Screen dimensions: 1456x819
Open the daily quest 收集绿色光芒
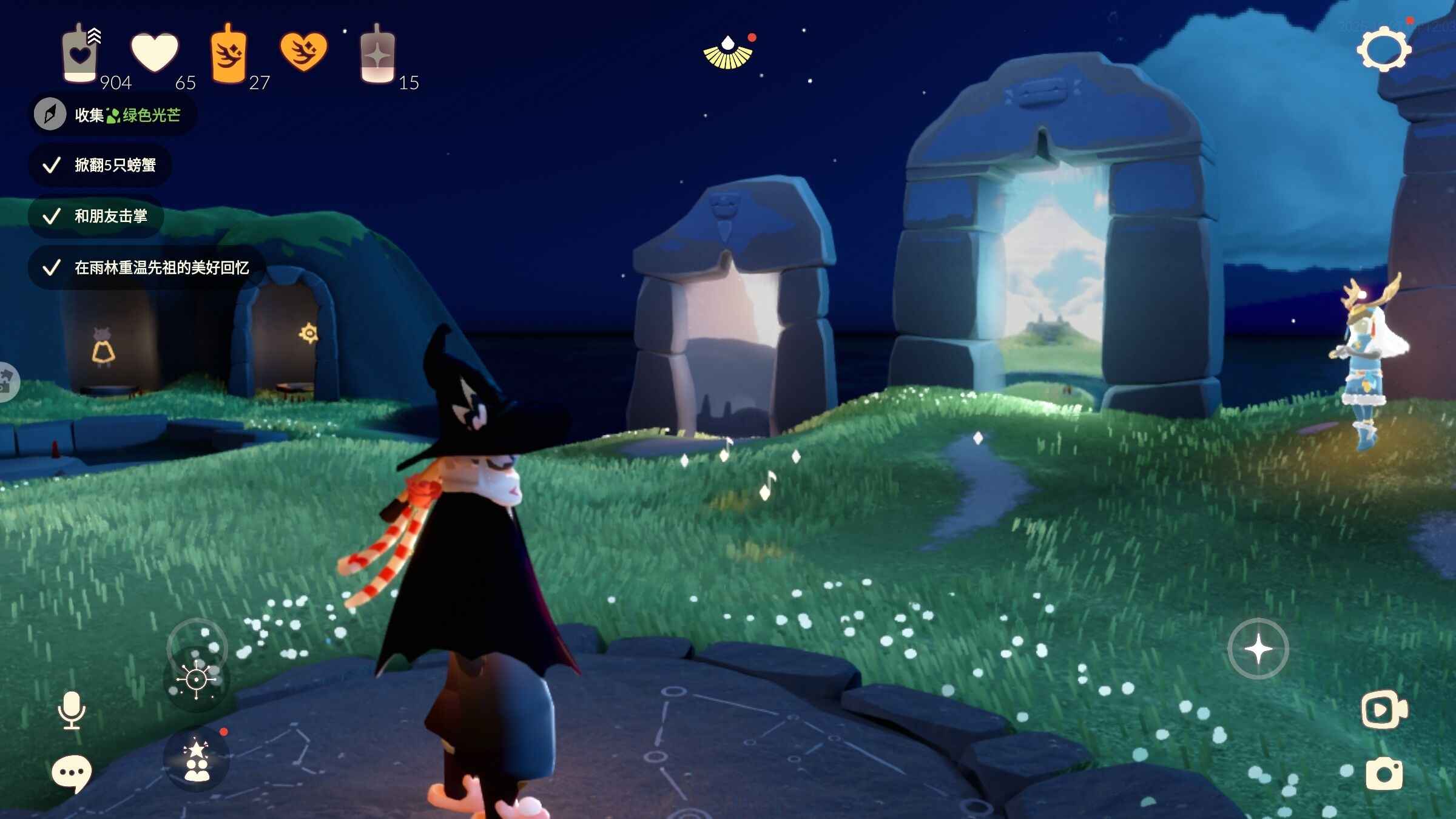pyautogui.click(x=113, y=115)
